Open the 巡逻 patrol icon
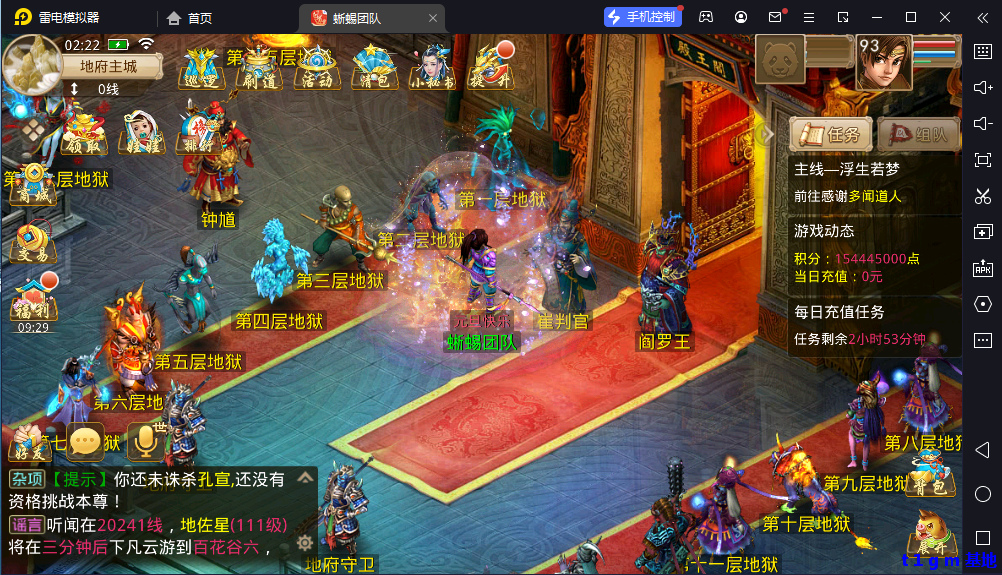Screen dimensions: 1002x575 pos(201,68)
